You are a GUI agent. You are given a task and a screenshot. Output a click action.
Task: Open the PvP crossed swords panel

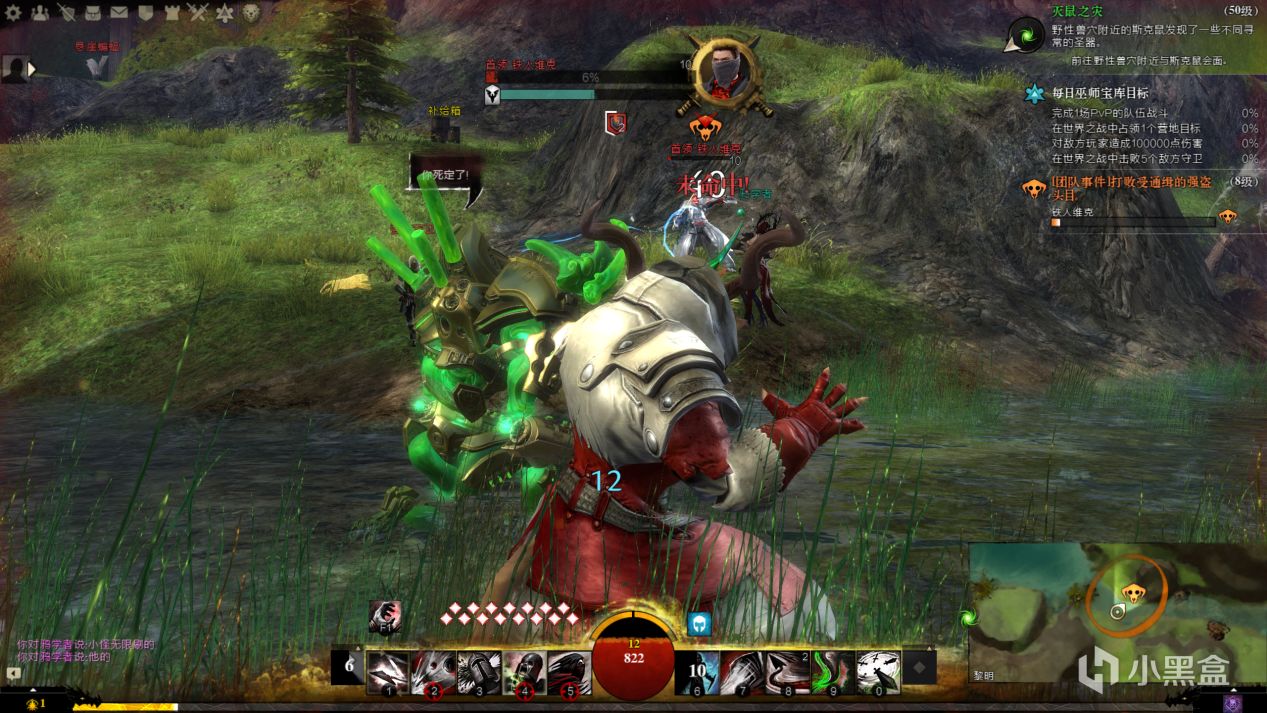198,13
